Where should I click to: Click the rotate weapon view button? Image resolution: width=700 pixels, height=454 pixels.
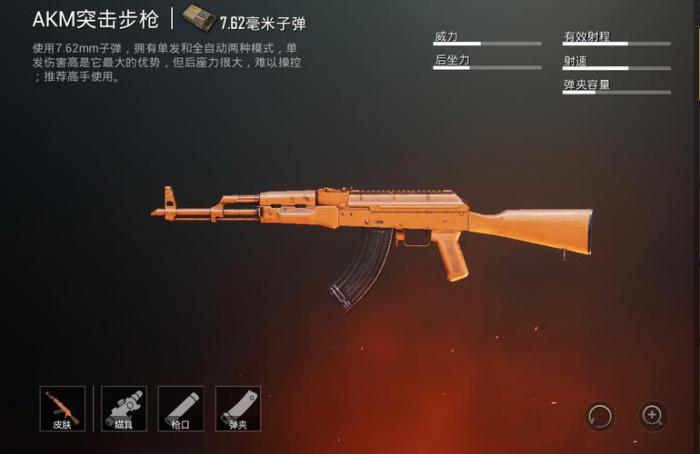[600, 414]
